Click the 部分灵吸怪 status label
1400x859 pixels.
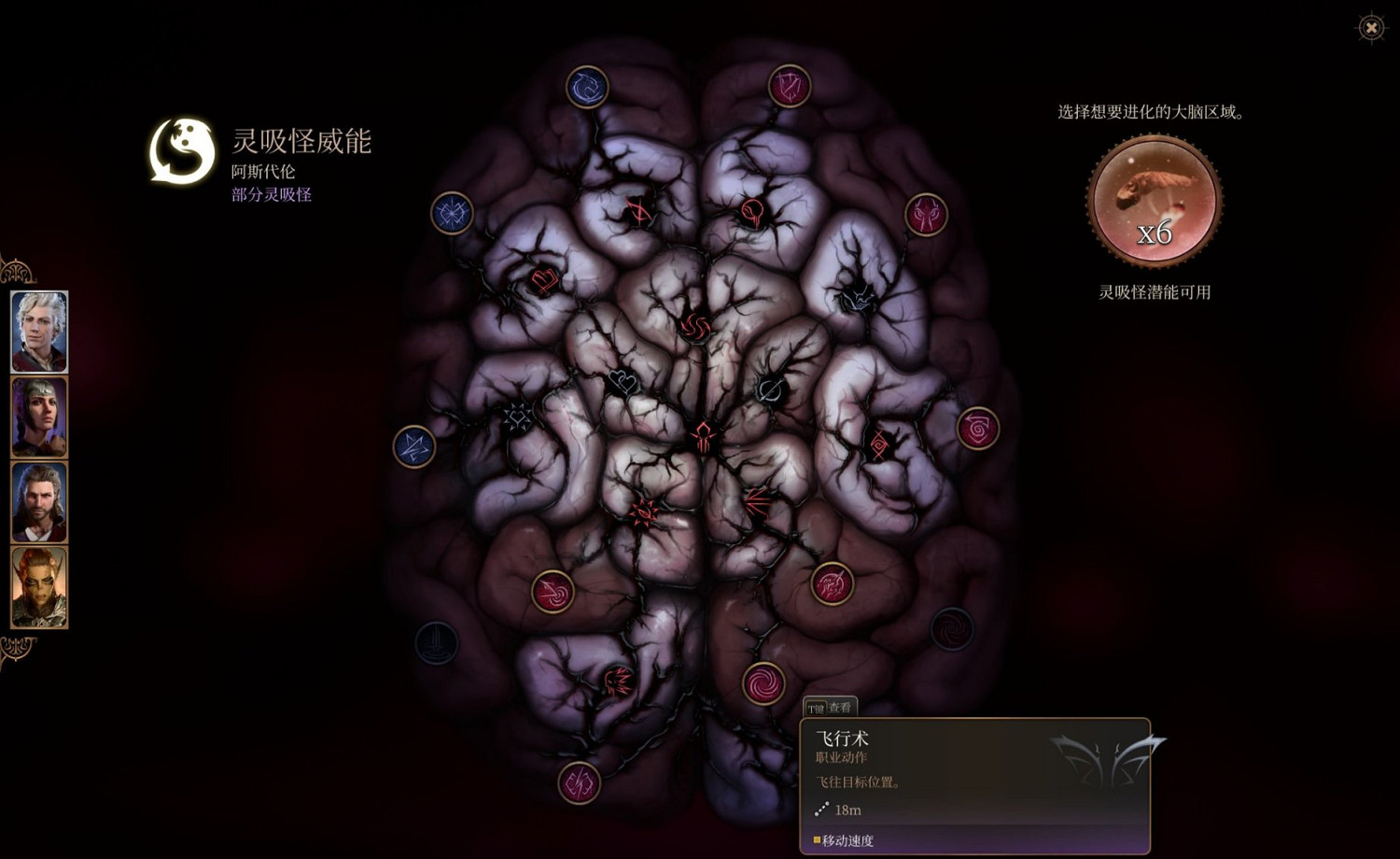pyautogui.click(x=271, y=194)
